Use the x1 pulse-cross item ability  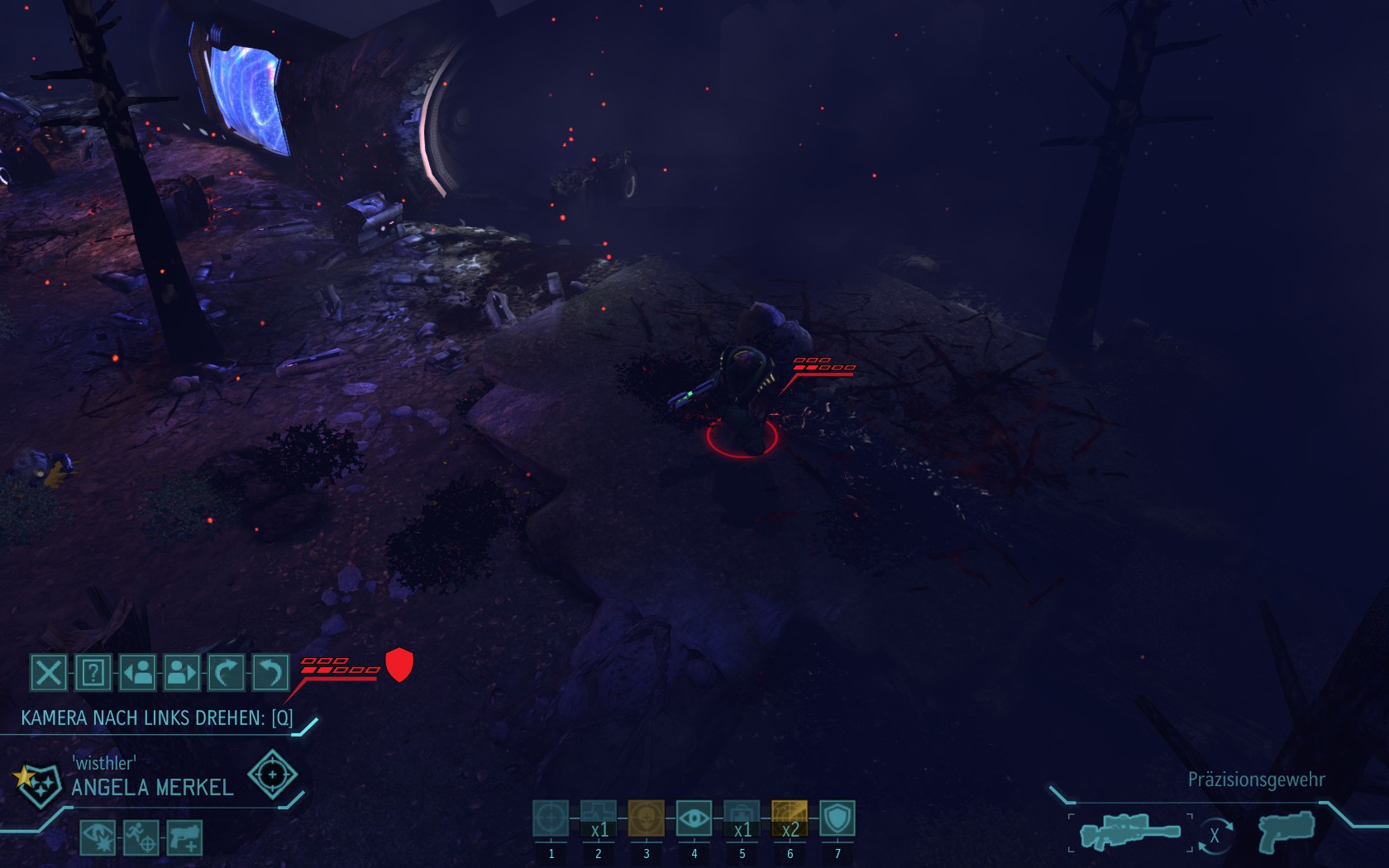click(x=599, y=818)
